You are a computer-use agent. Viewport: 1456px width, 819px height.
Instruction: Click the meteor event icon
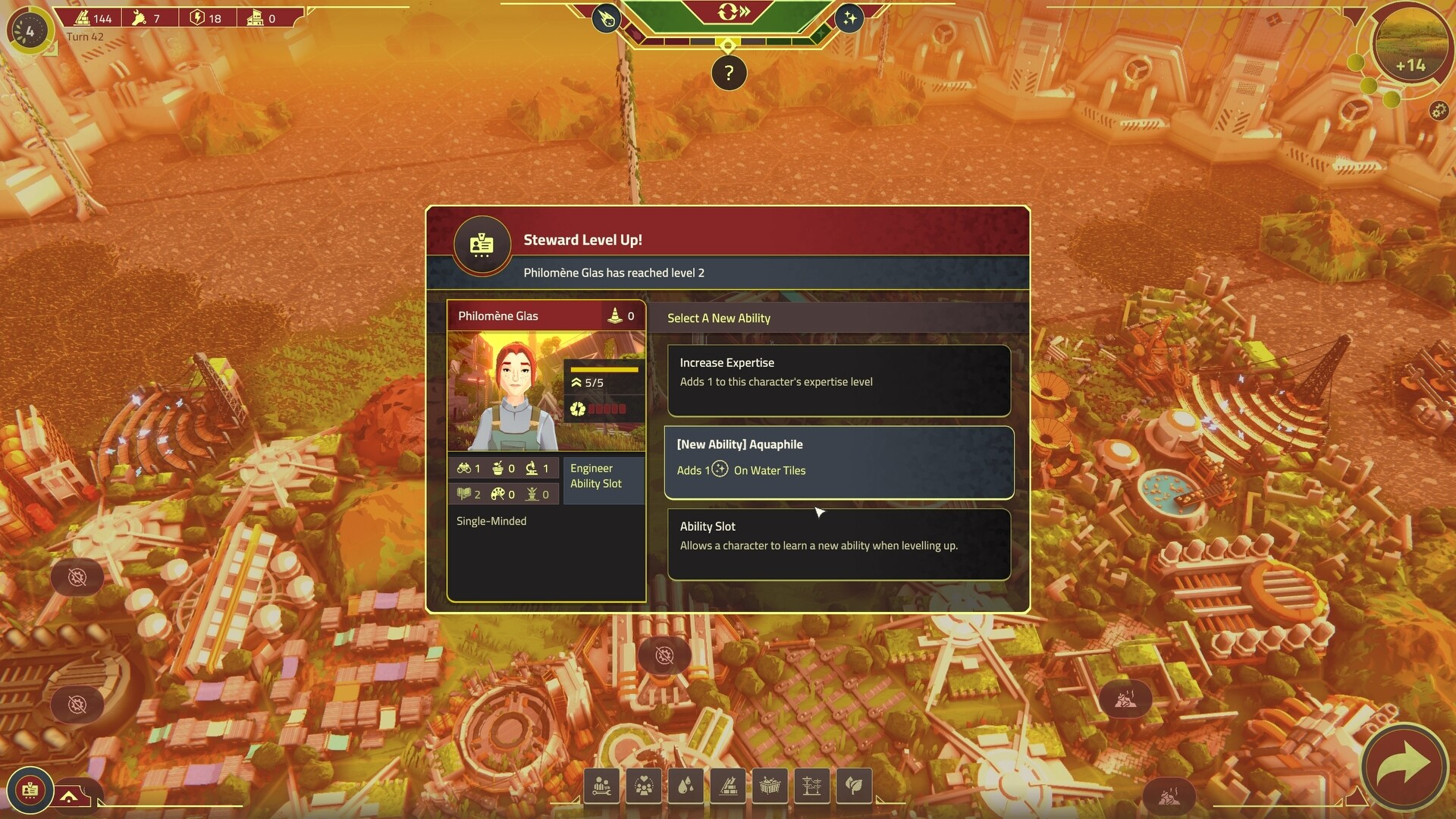(x=607, y=18)
